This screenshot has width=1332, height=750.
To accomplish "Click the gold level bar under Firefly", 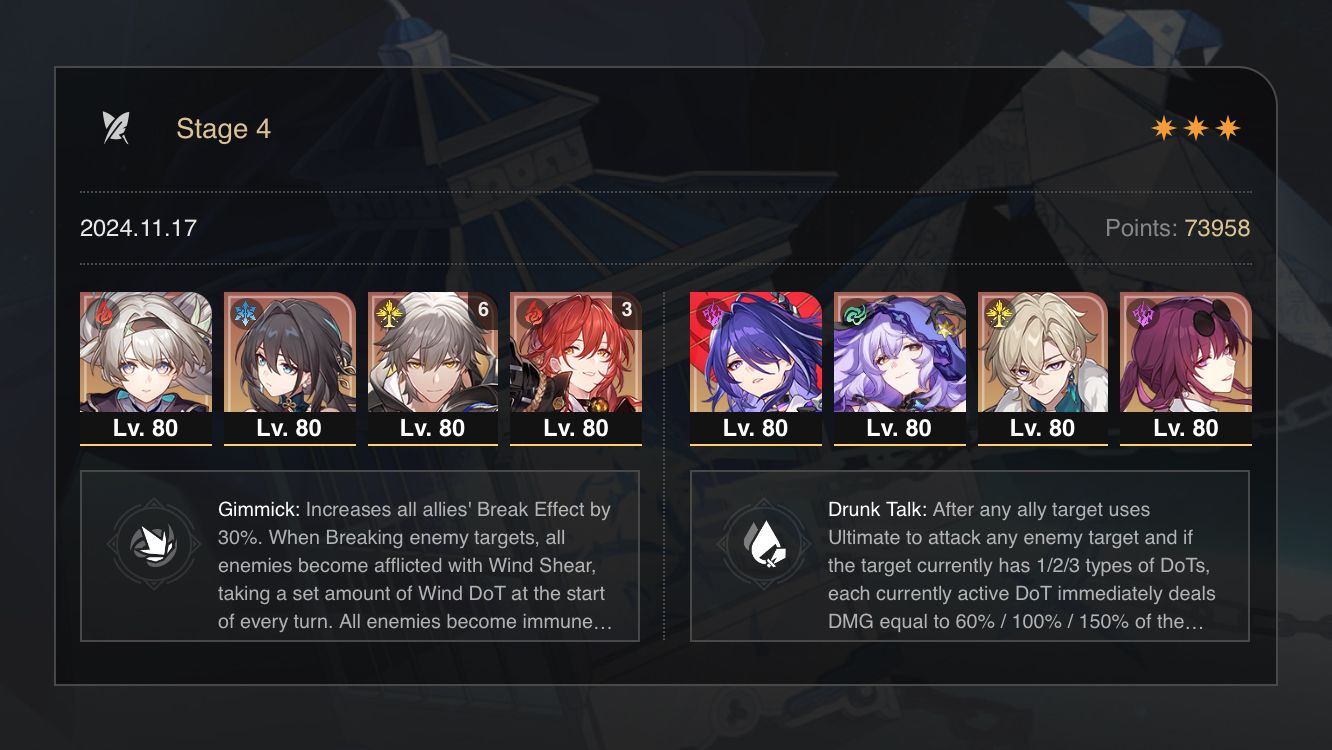I will [x=145, y=445].
